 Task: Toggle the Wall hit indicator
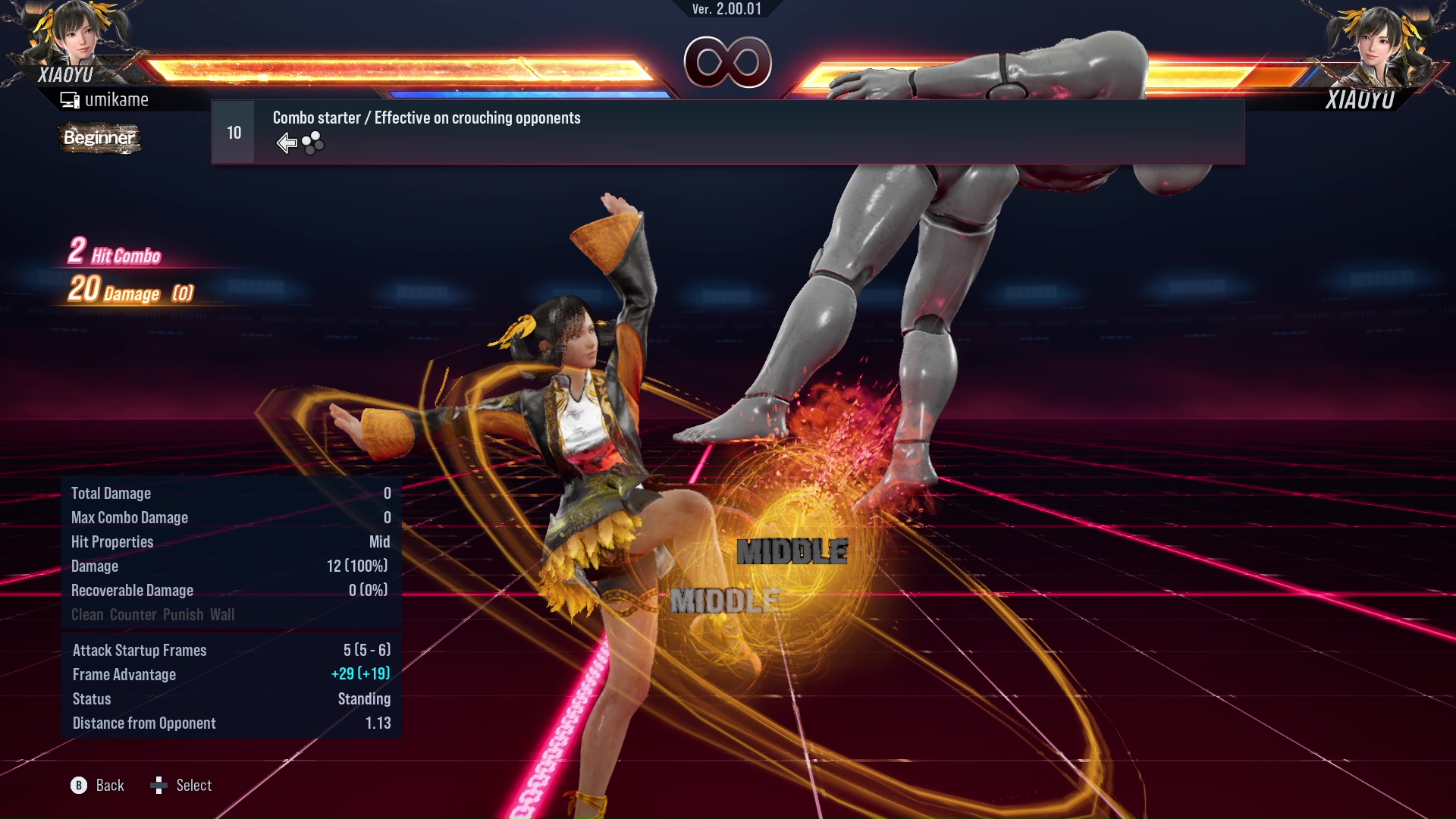point(221,614)
